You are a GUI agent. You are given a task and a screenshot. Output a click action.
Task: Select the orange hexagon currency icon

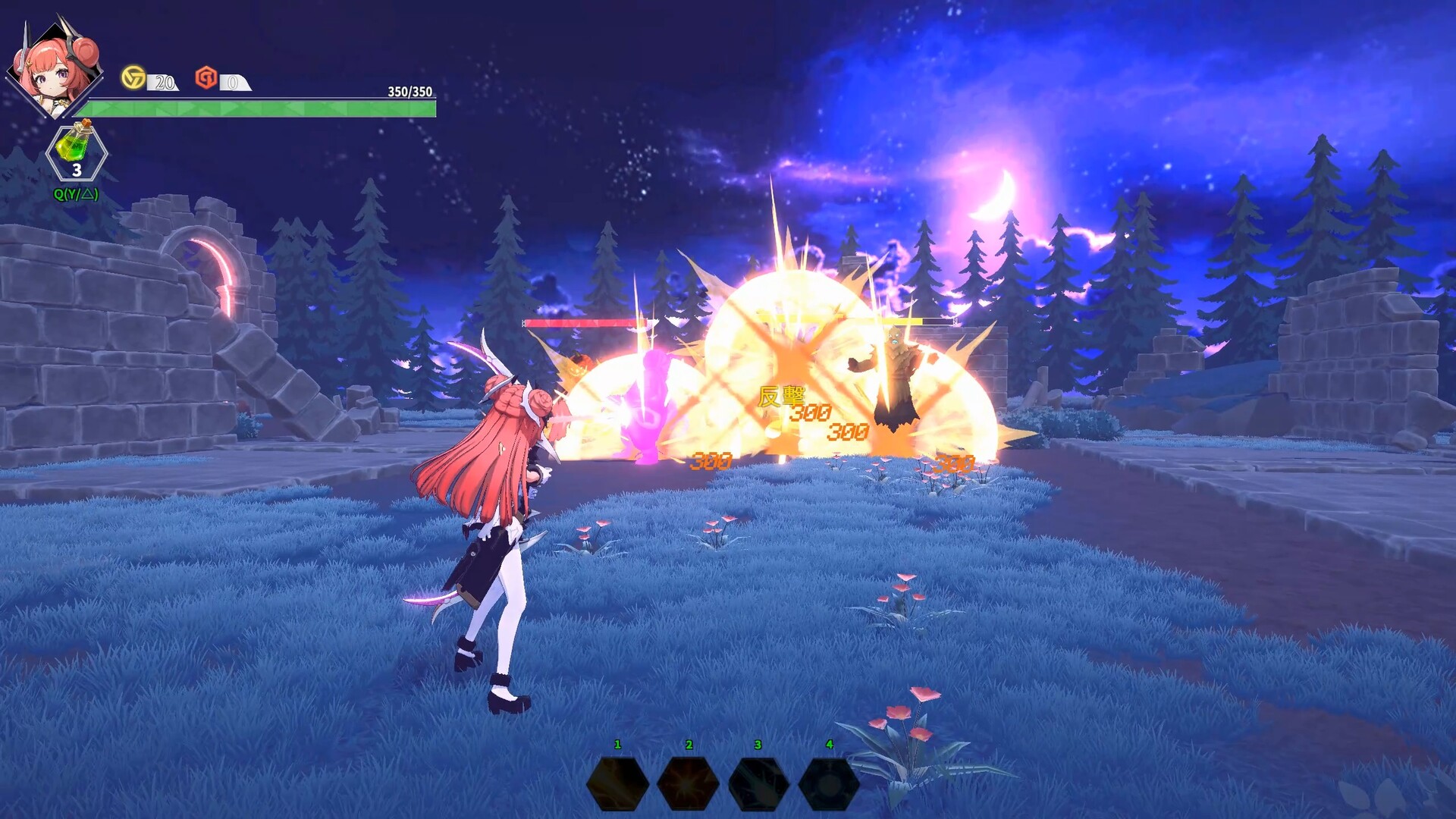click(x=206, y=77)
